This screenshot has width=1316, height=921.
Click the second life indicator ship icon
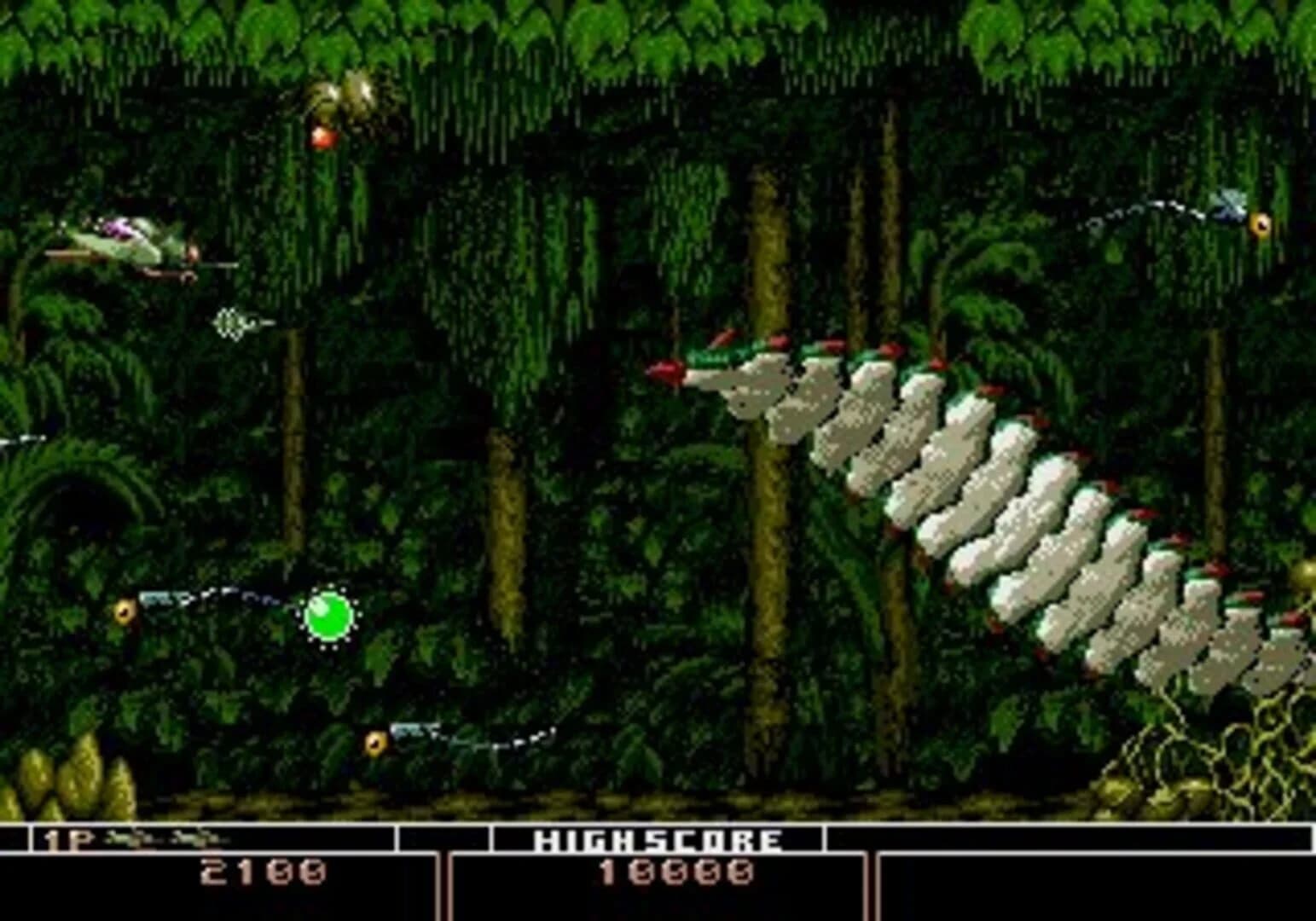click(183, 838)
